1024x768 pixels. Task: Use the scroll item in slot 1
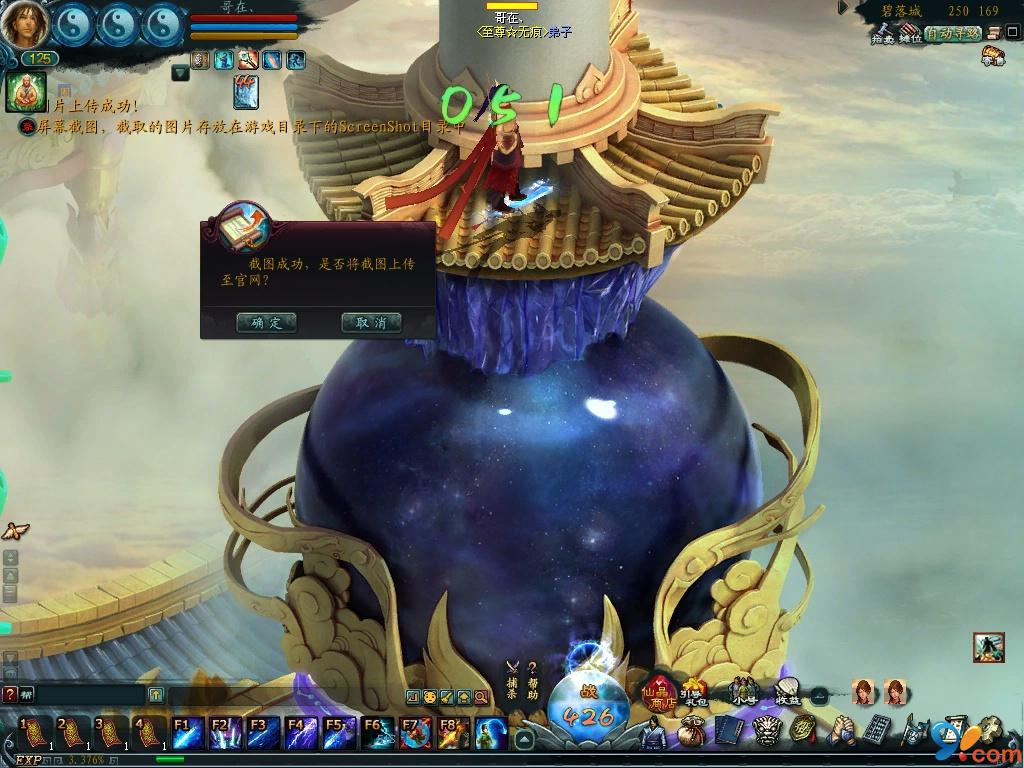(34, 733)
